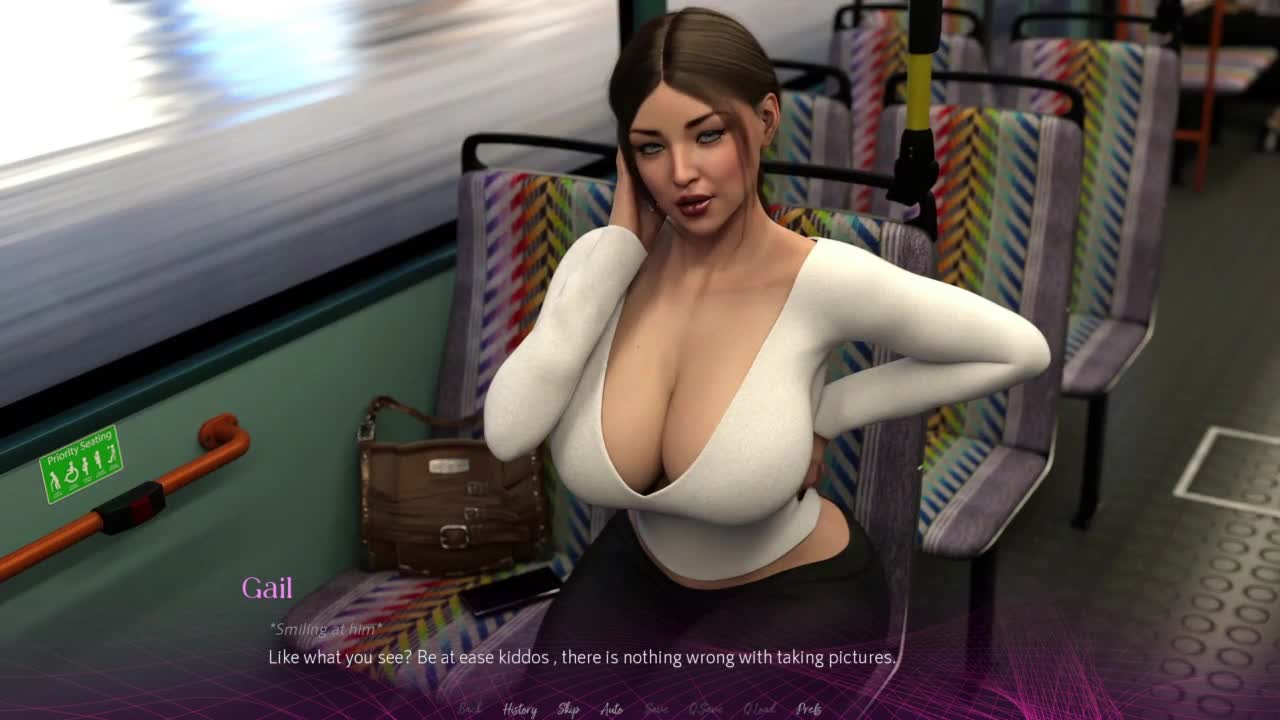Open the Prefs menu
This screenshot has height=720, width=1280.
809,709
